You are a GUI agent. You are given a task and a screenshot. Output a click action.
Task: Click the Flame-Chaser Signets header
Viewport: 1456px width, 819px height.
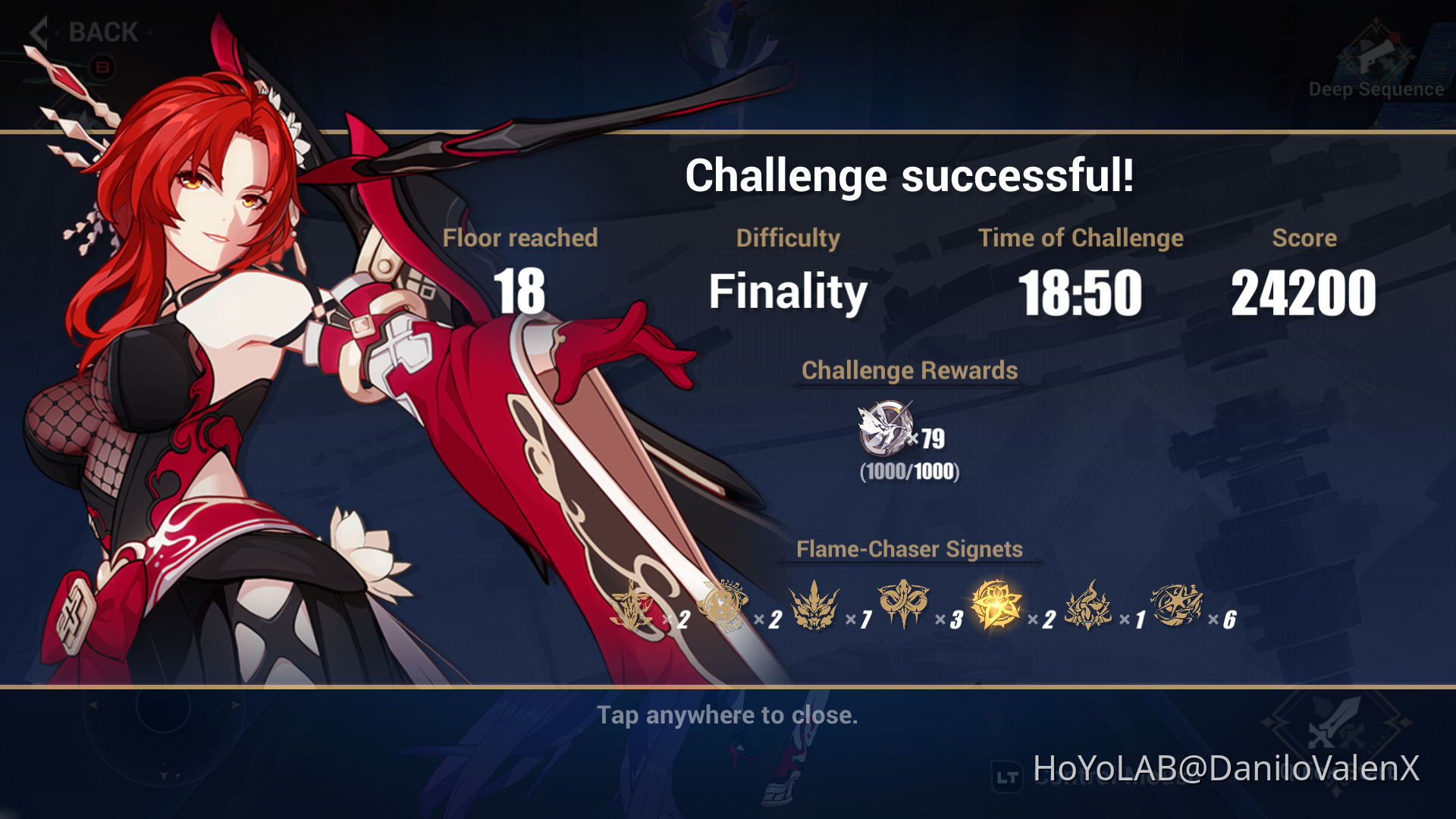pyautogui.click(x=908, y=549)
